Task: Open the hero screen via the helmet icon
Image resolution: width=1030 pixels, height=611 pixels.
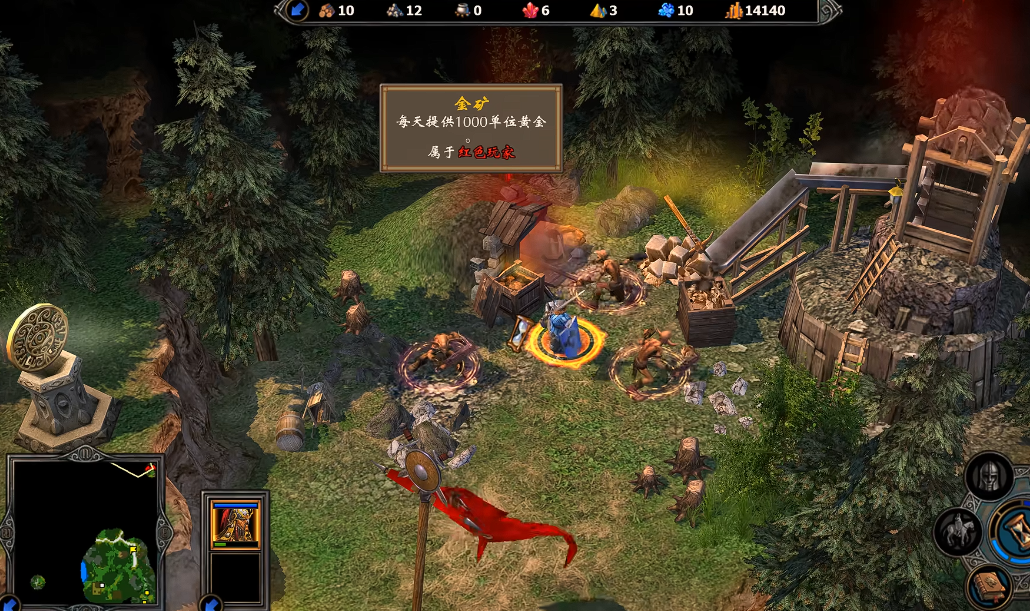Action: coord(988,477)
